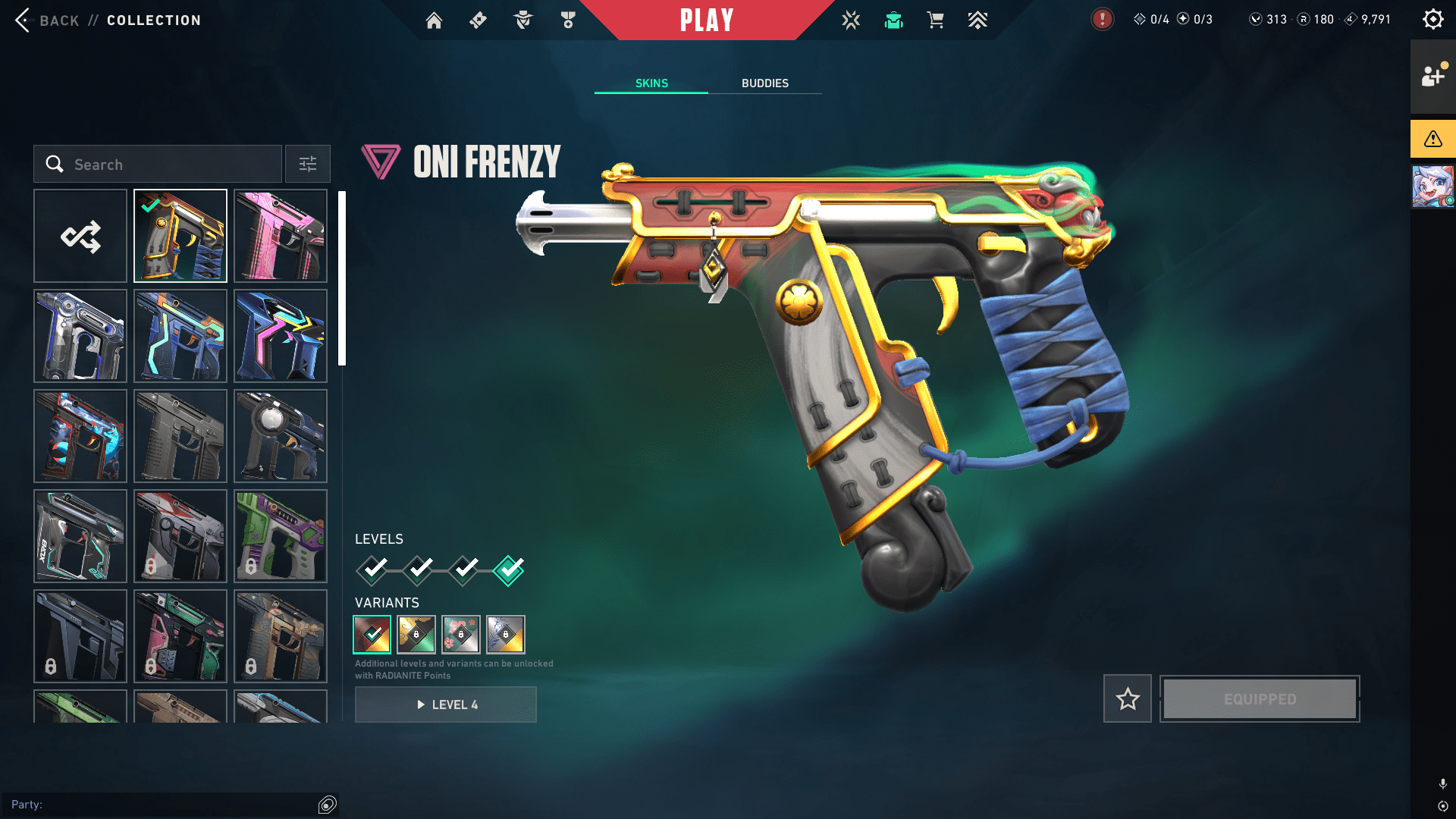The image size is (1456, 819).
Task: Select the pink Frenzy skin thumbnail
Action: (x=281, y=237)
